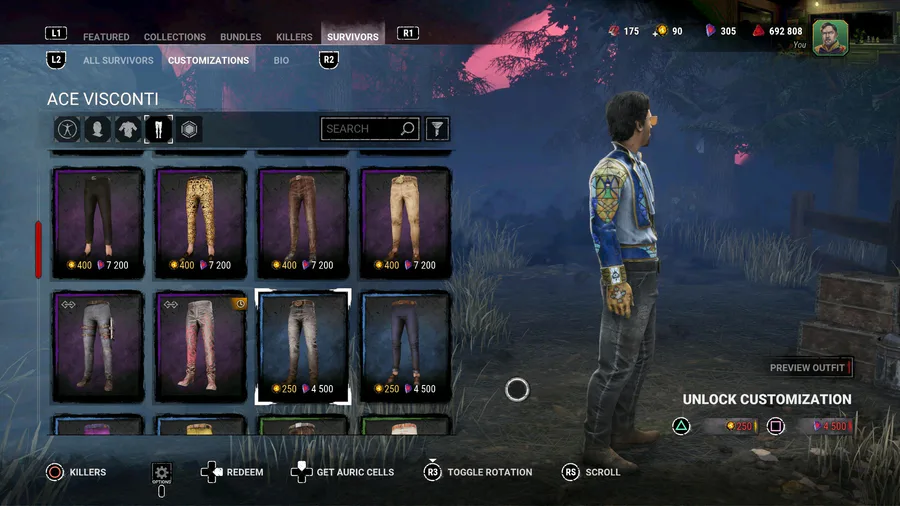
Task: Pick the navy blue pants for 250
Action: pyautogui.click(x=405, y=346)
